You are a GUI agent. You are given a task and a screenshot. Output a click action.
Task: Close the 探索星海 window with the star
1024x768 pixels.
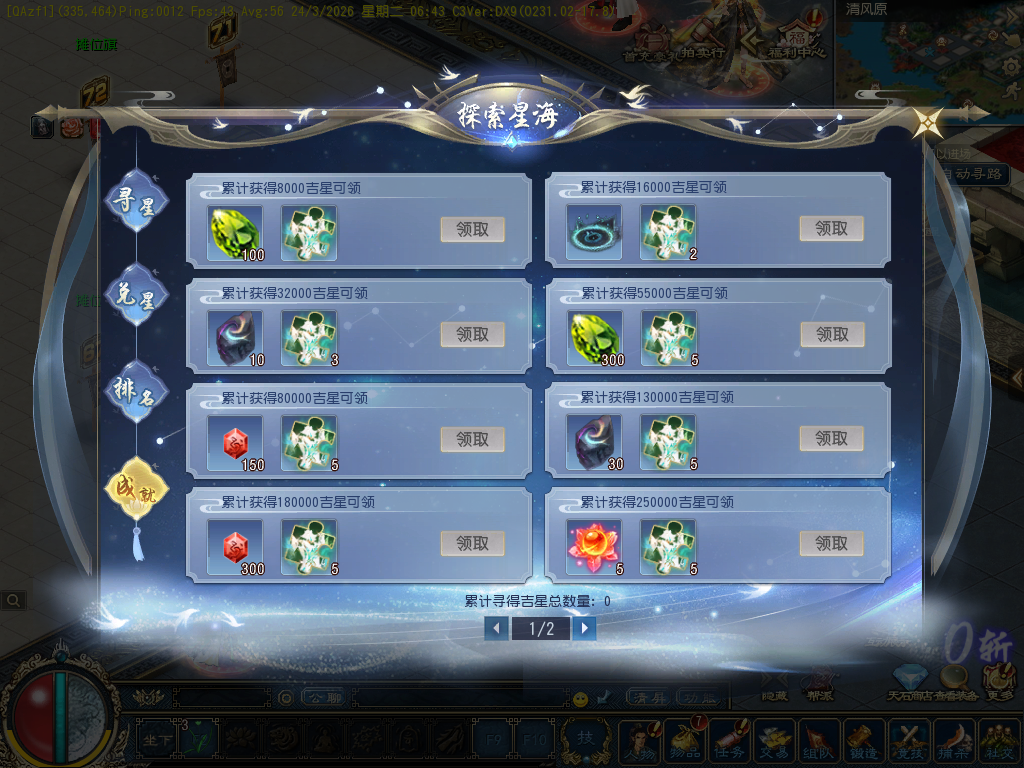coord(927,123)
